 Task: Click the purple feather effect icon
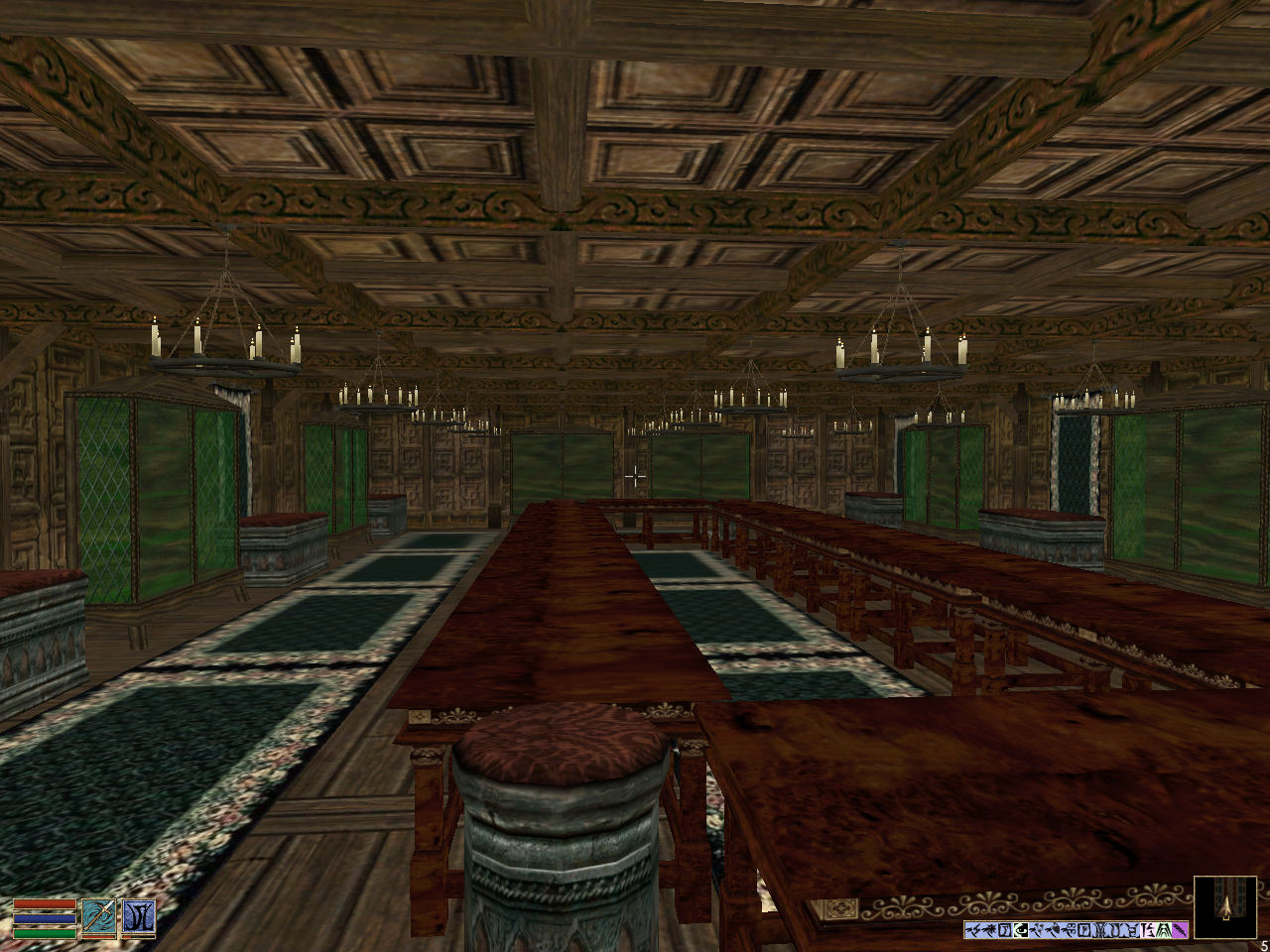pyautogui.click(x=1180, y=930)
